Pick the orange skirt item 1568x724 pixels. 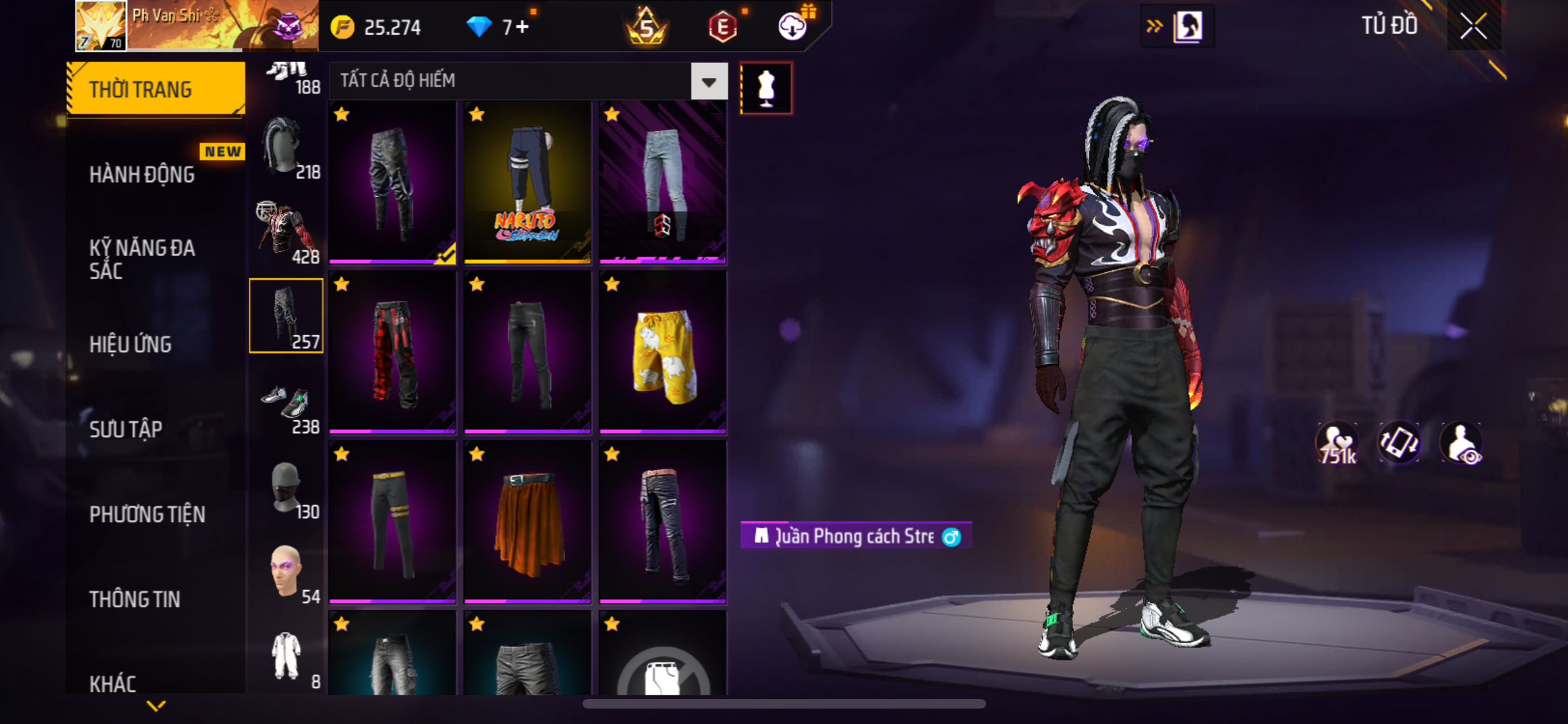tap(527, 522)
